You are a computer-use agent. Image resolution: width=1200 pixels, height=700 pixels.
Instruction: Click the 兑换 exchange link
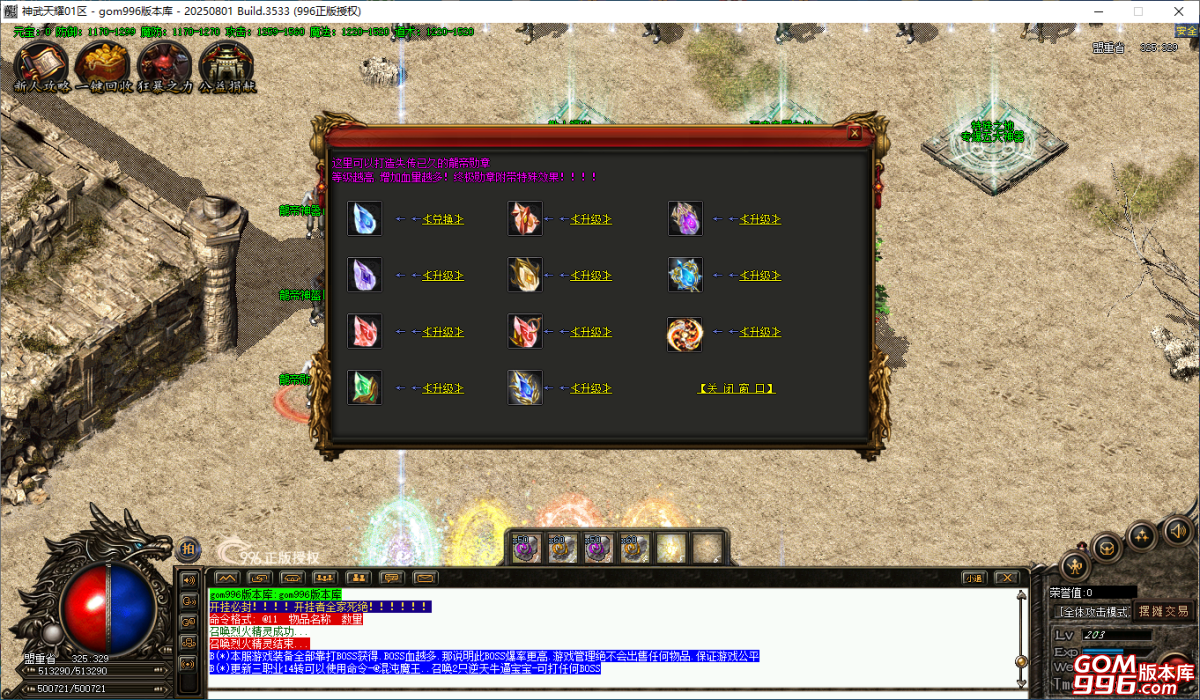click(x=442, y=219)
